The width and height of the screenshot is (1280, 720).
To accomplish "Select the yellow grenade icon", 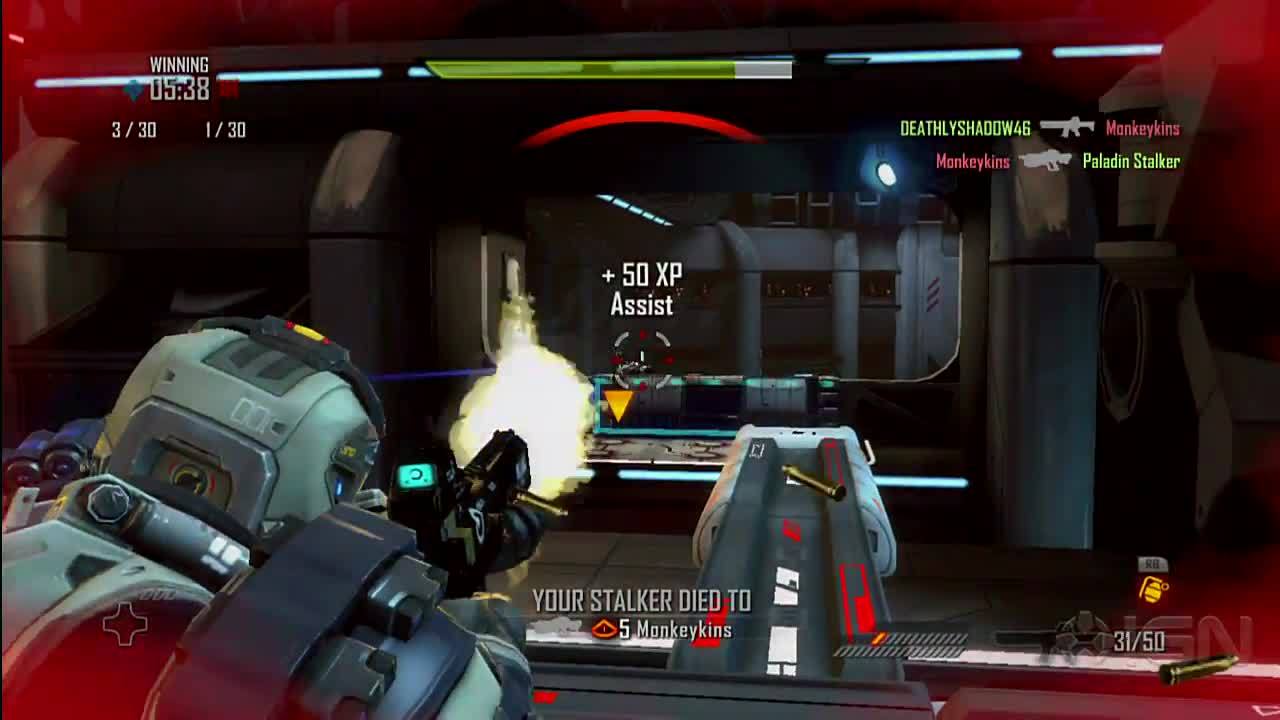I will (1153, 590).
